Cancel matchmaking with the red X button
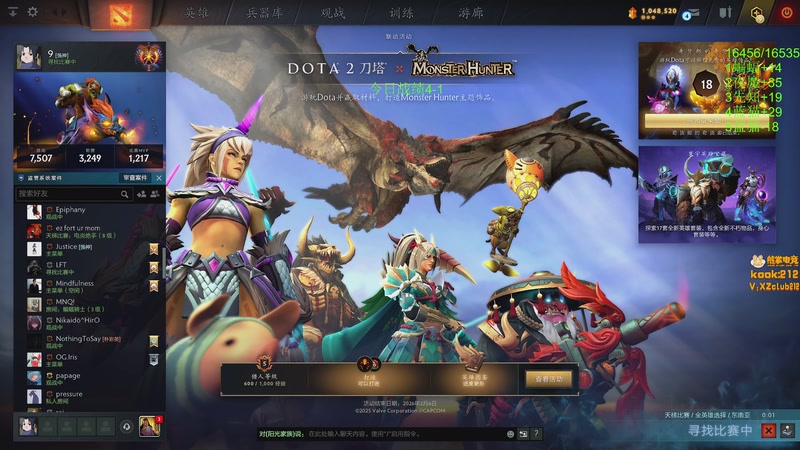This screenshot has height=450, width=800. pos(768,430)
